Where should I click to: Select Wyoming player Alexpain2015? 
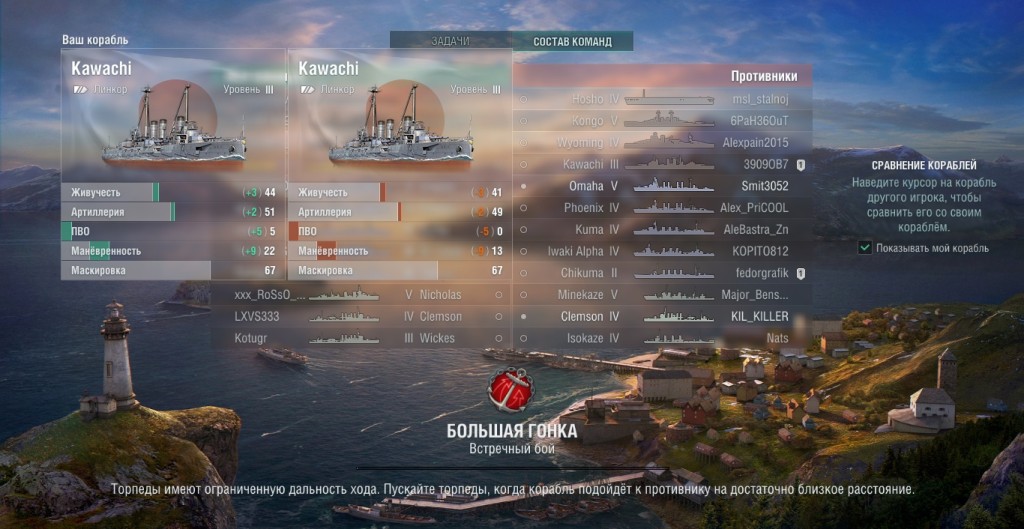pyautogui.click(x=662, y=142)
